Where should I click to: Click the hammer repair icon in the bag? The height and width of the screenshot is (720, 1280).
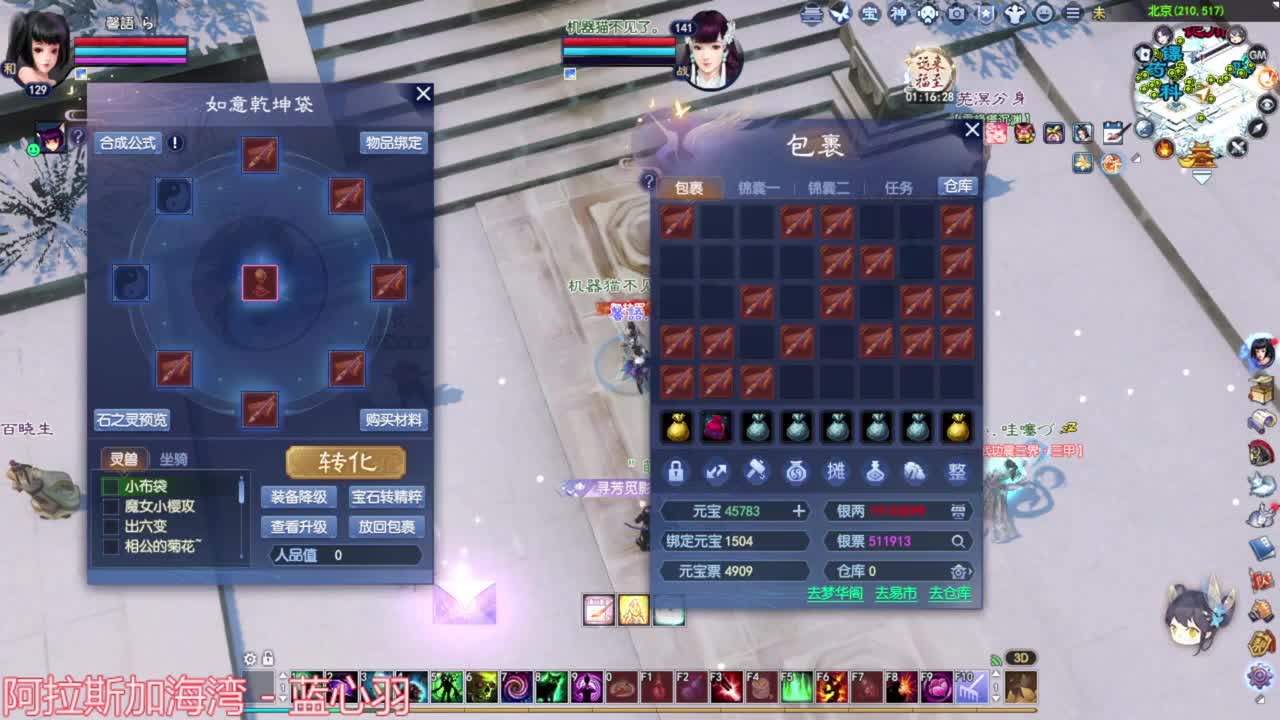coord(756,472)
